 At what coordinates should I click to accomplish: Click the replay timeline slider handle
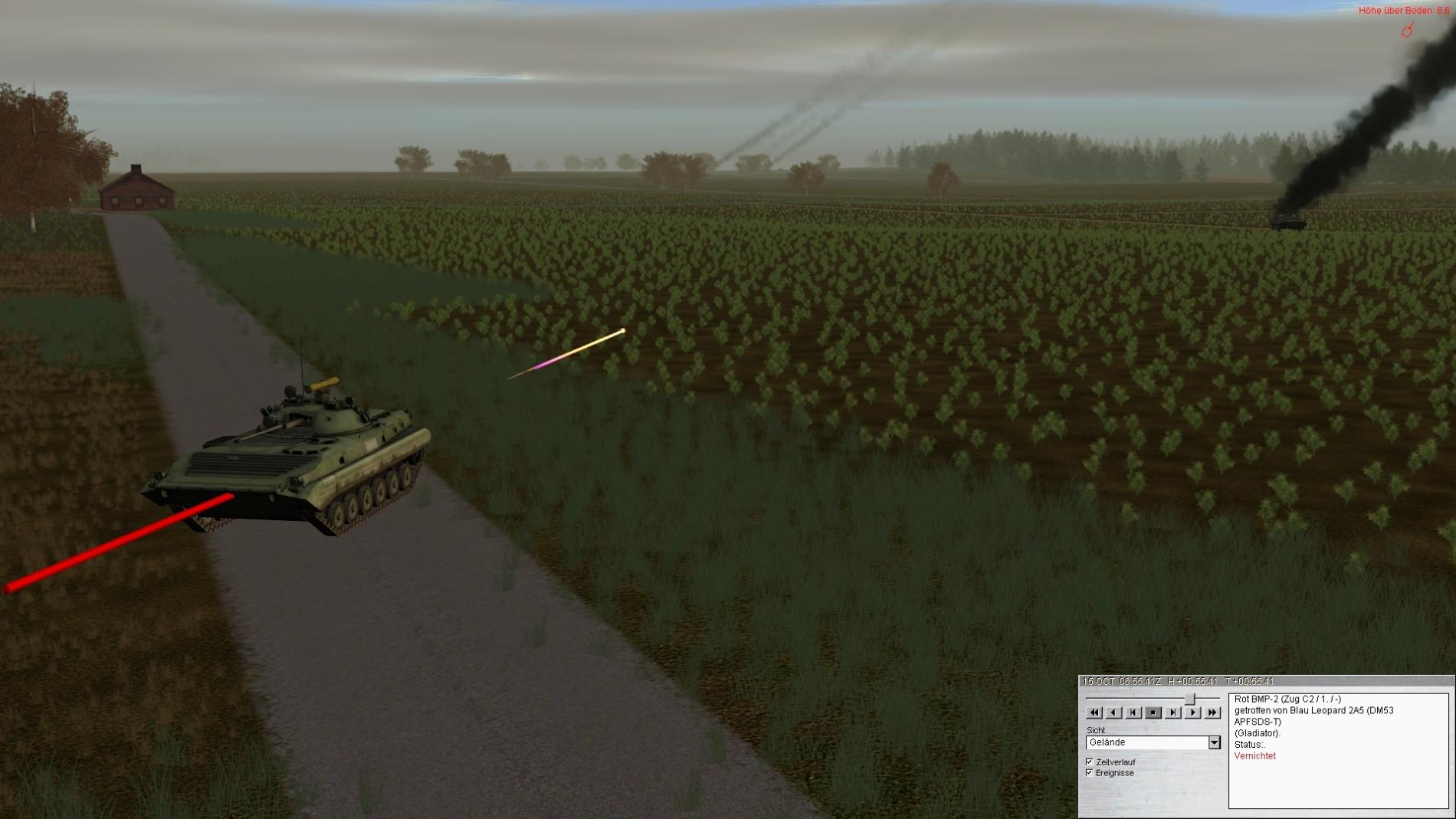1190,699
